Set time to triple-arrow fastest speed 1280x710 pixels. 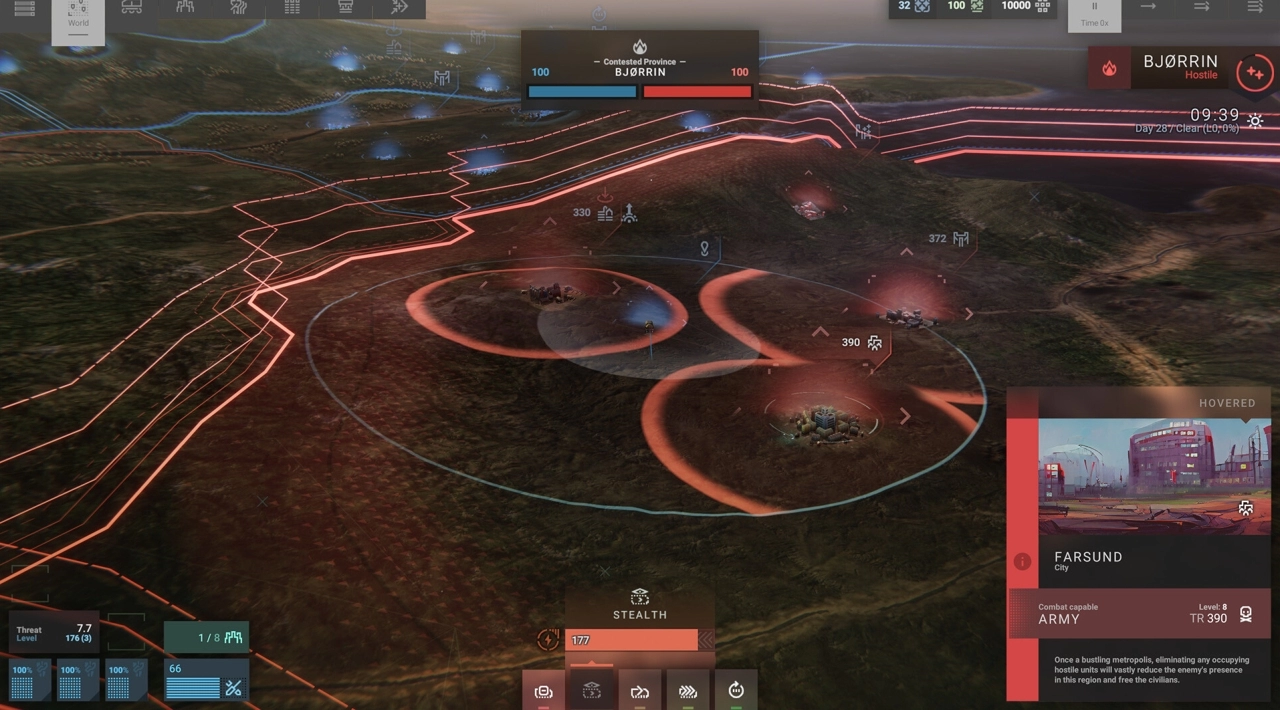1256,8
